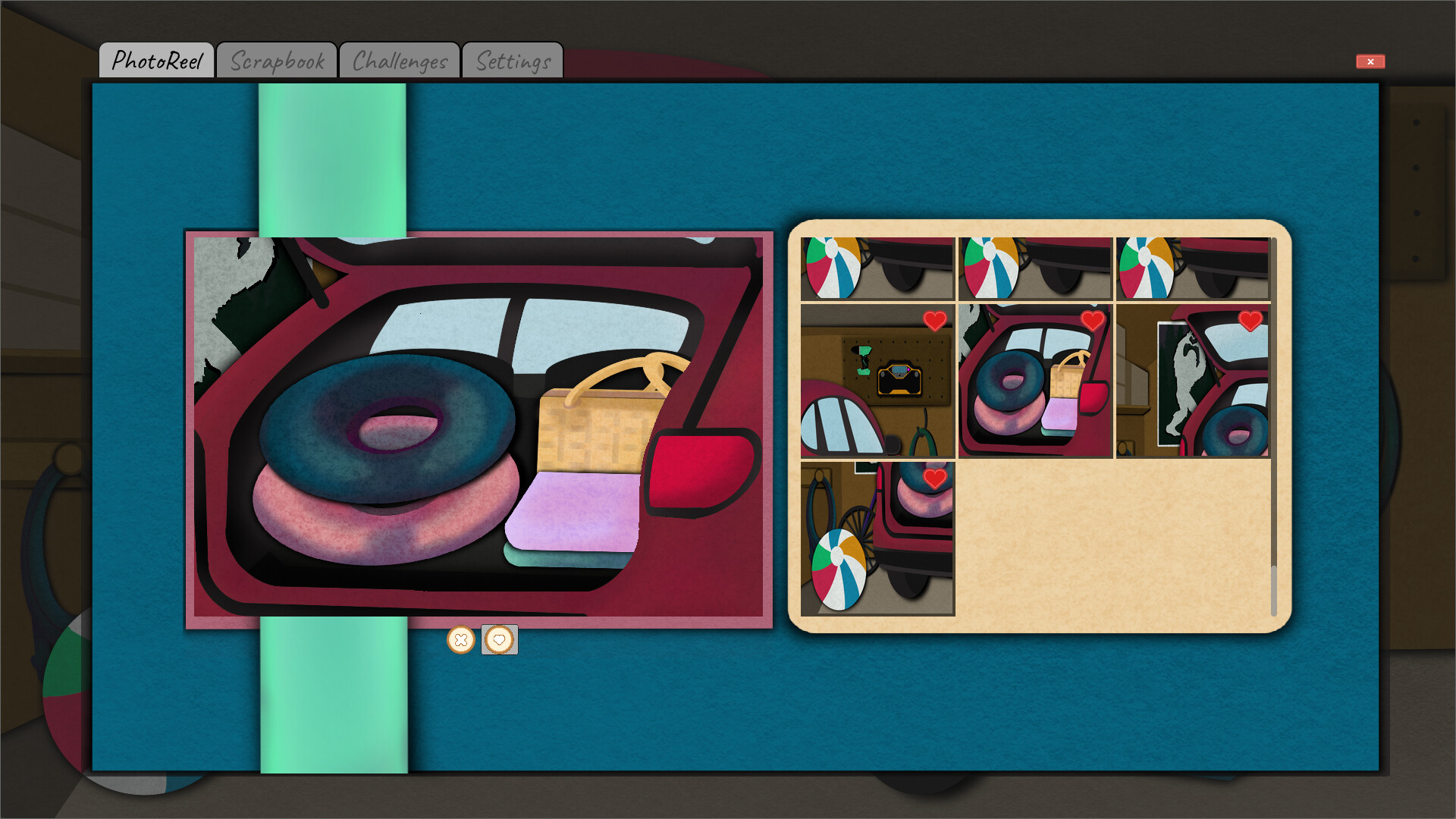Click the heart badge on the car-door donut photo
1456x819 pixels.
click(x=1092, y=319)
